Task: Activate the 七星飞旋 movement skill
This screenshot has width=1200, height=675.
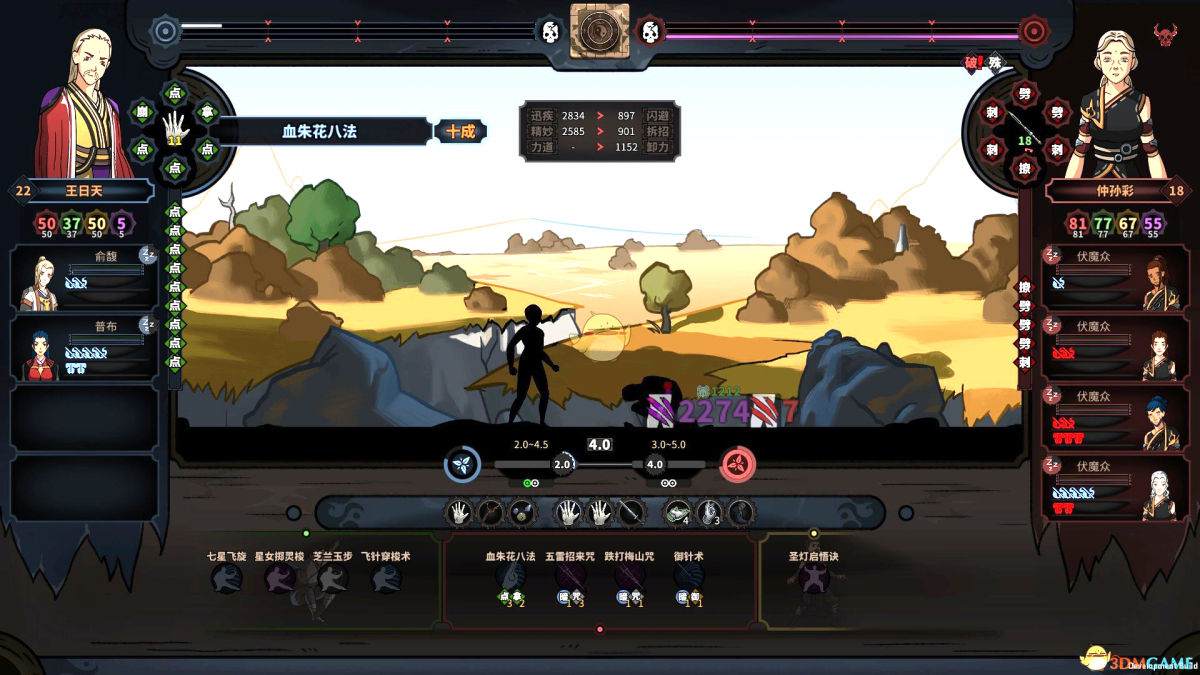Action: tap(226, 577)
